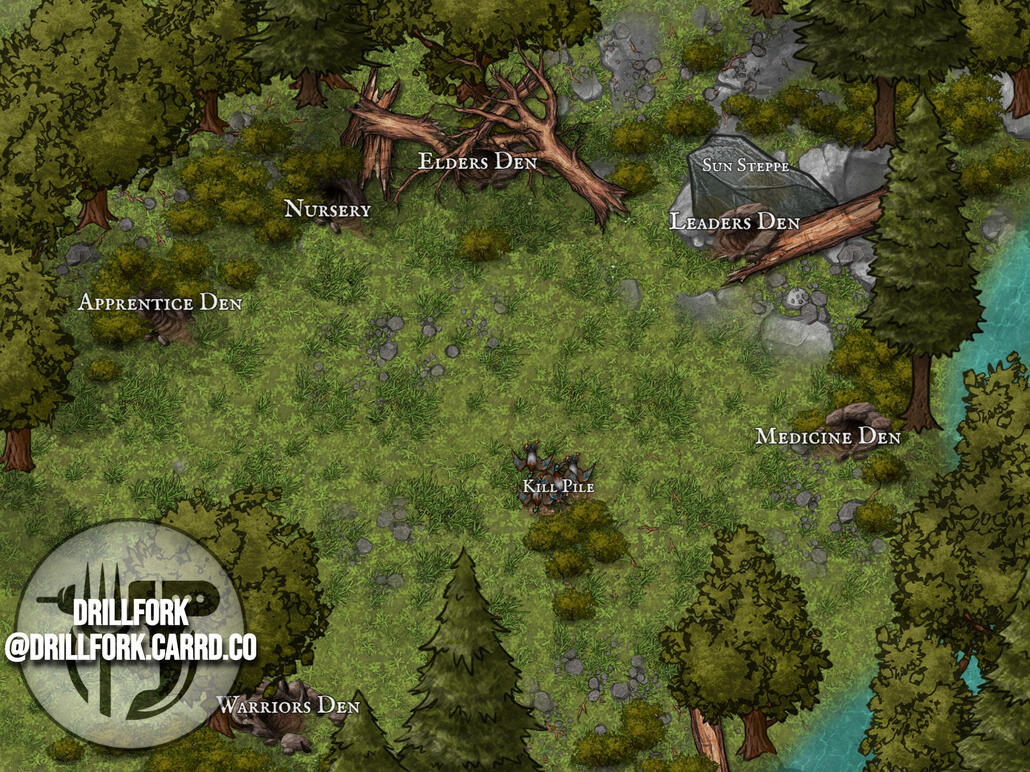Image resolution: width=1030 pixels, height=772 pixels.
Task: Select the Elders Den map label
Action: pyautogui.click(x=477, y=162)
